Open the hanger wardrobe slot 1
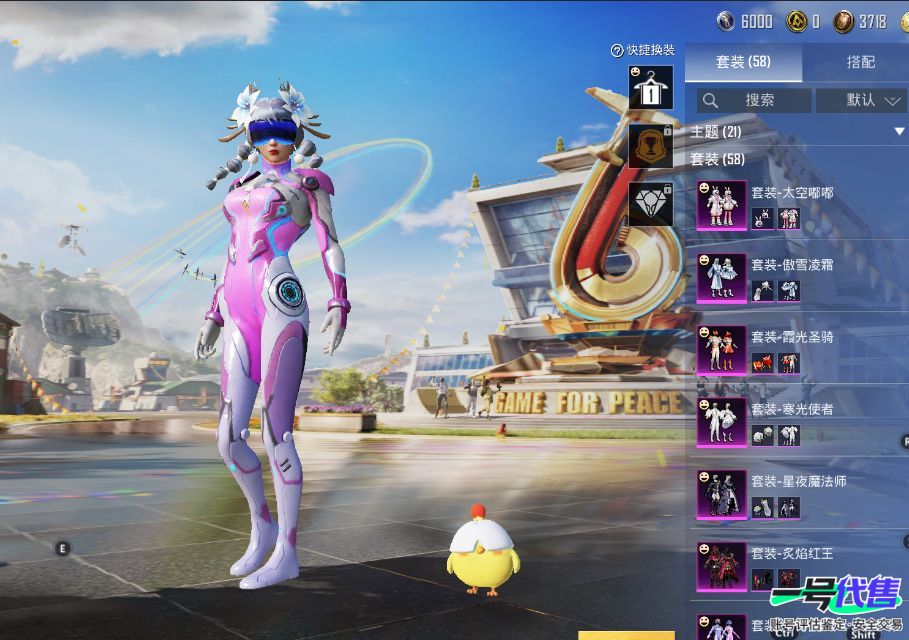 coord(650,88)
